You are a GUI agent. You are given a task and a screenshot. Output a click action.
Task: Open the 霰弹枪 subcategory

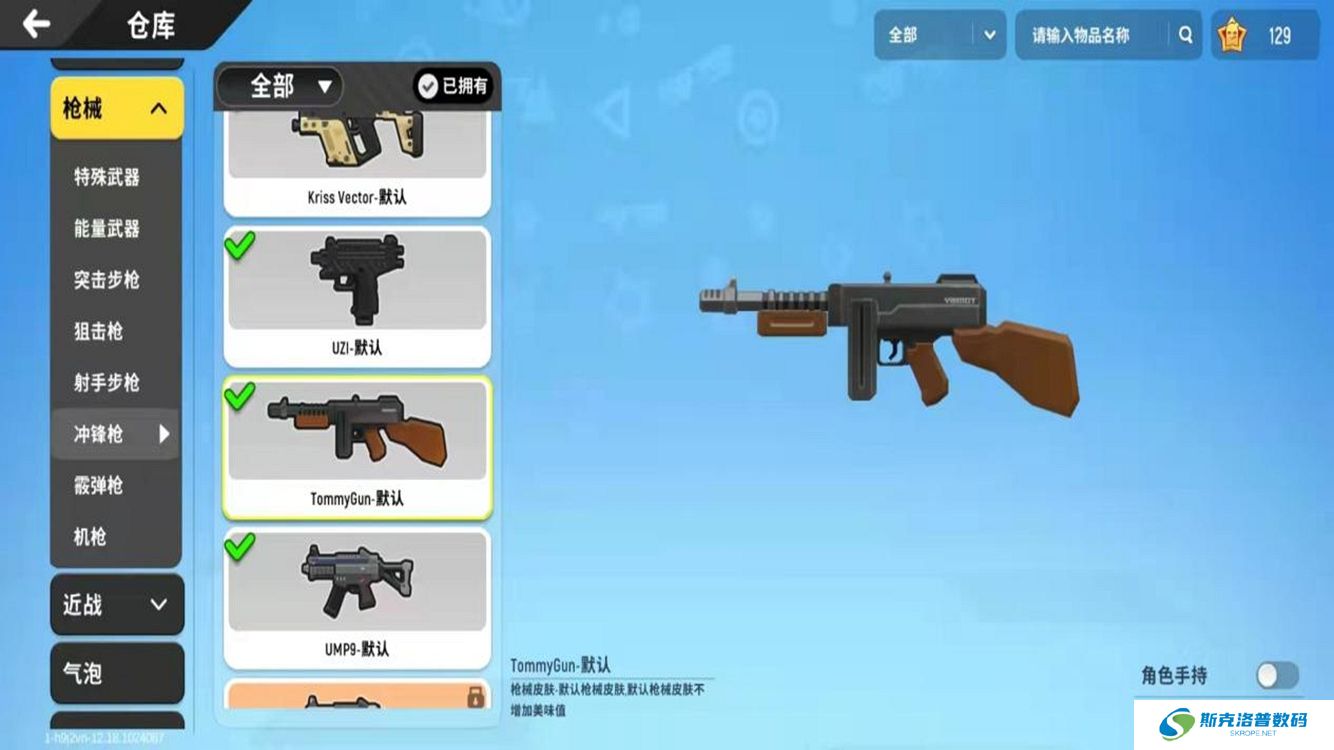pyautogui.click(x=99, y=485)
